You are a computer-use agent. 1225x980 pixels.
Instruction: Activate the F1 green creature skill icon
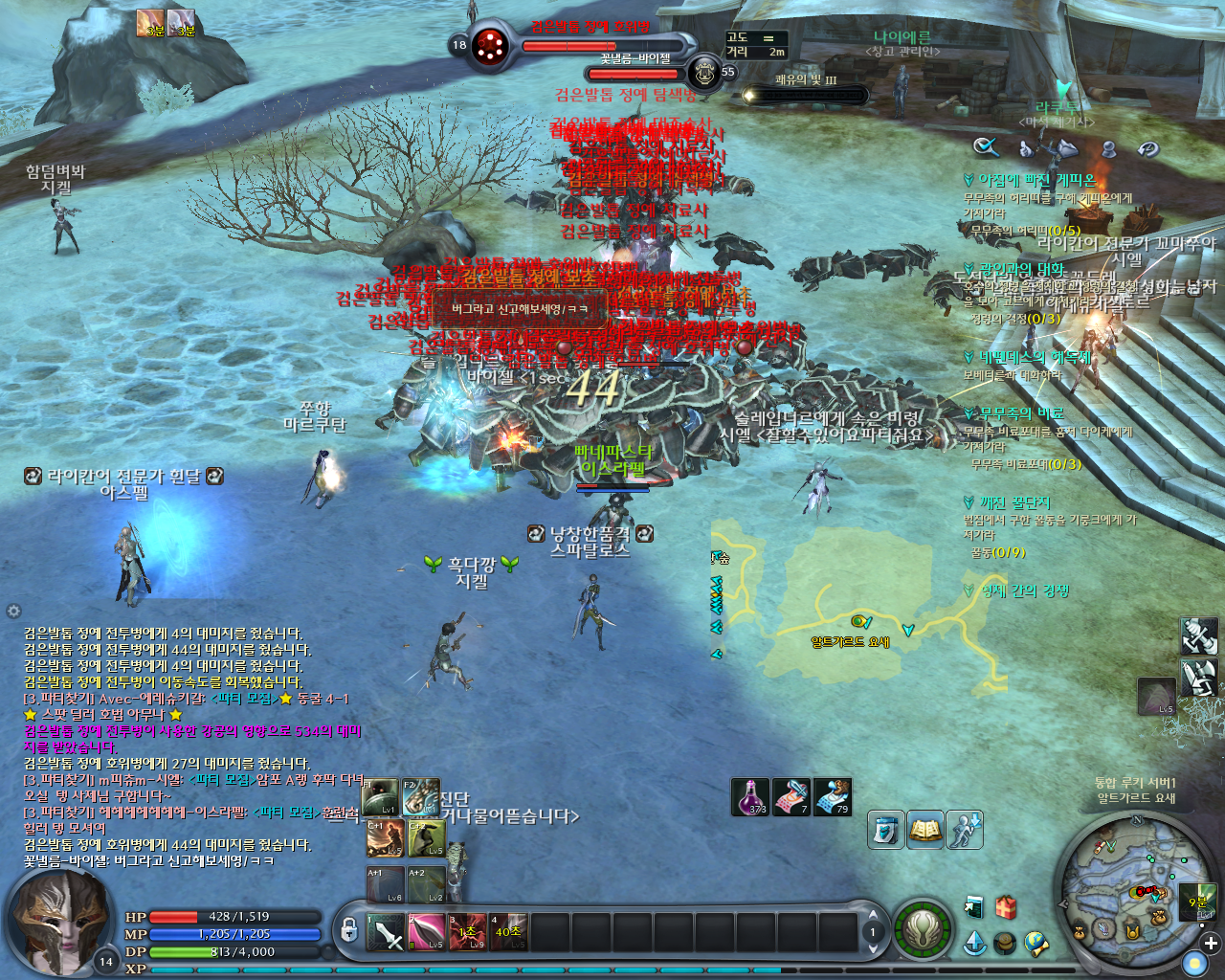coord(381,797)
